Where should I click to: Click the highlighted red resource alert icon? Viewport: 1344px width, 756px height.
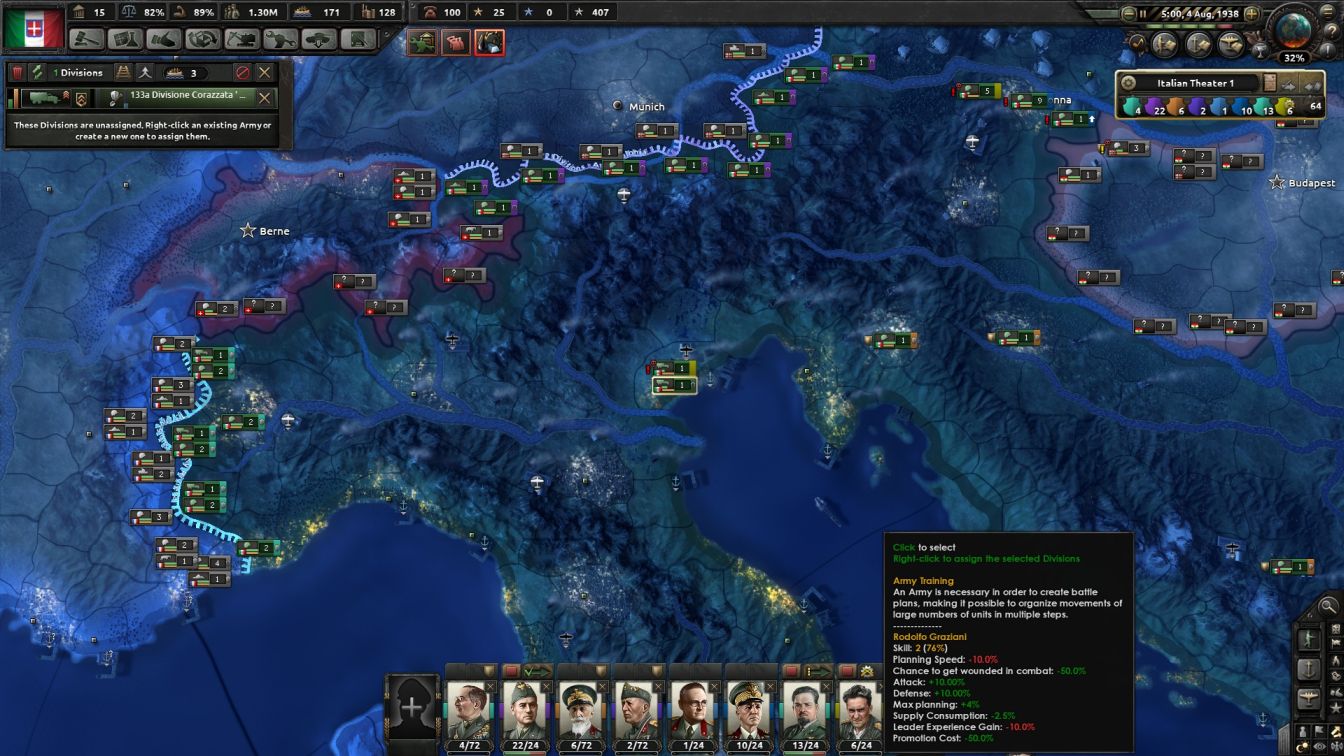coord(489,42)
